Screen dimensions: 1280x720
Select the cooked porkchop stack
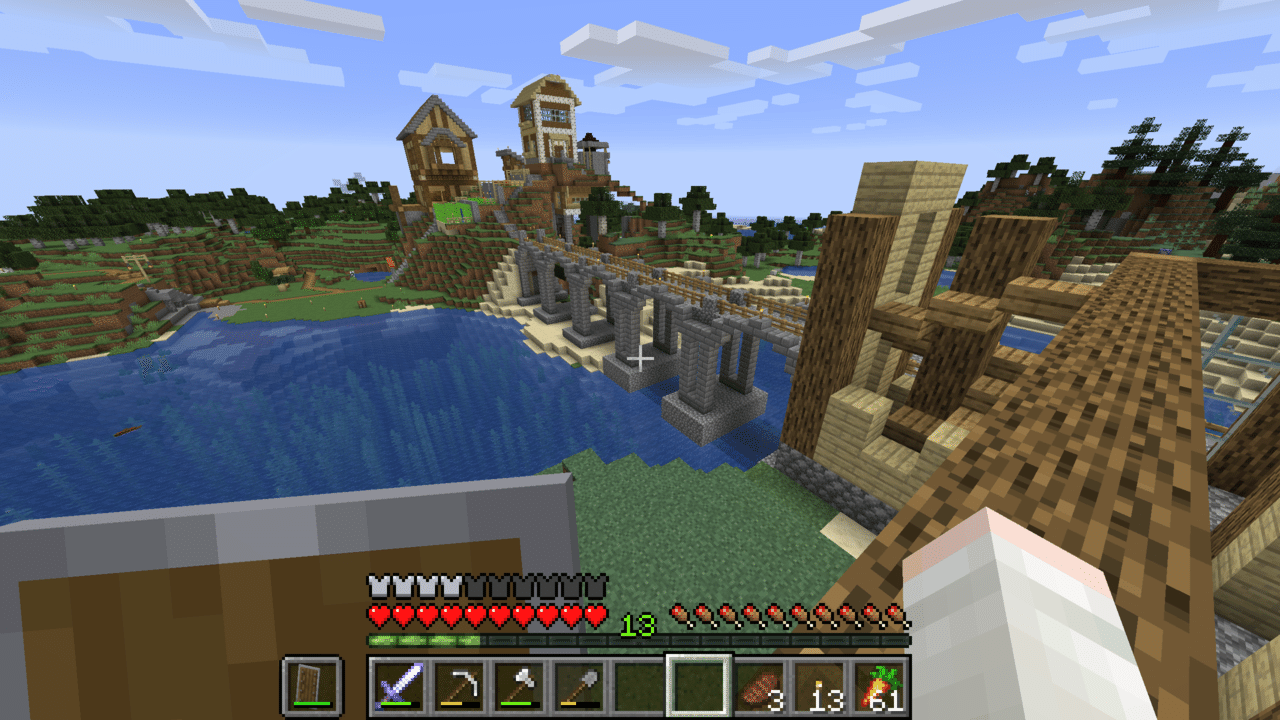coord(758,684)
